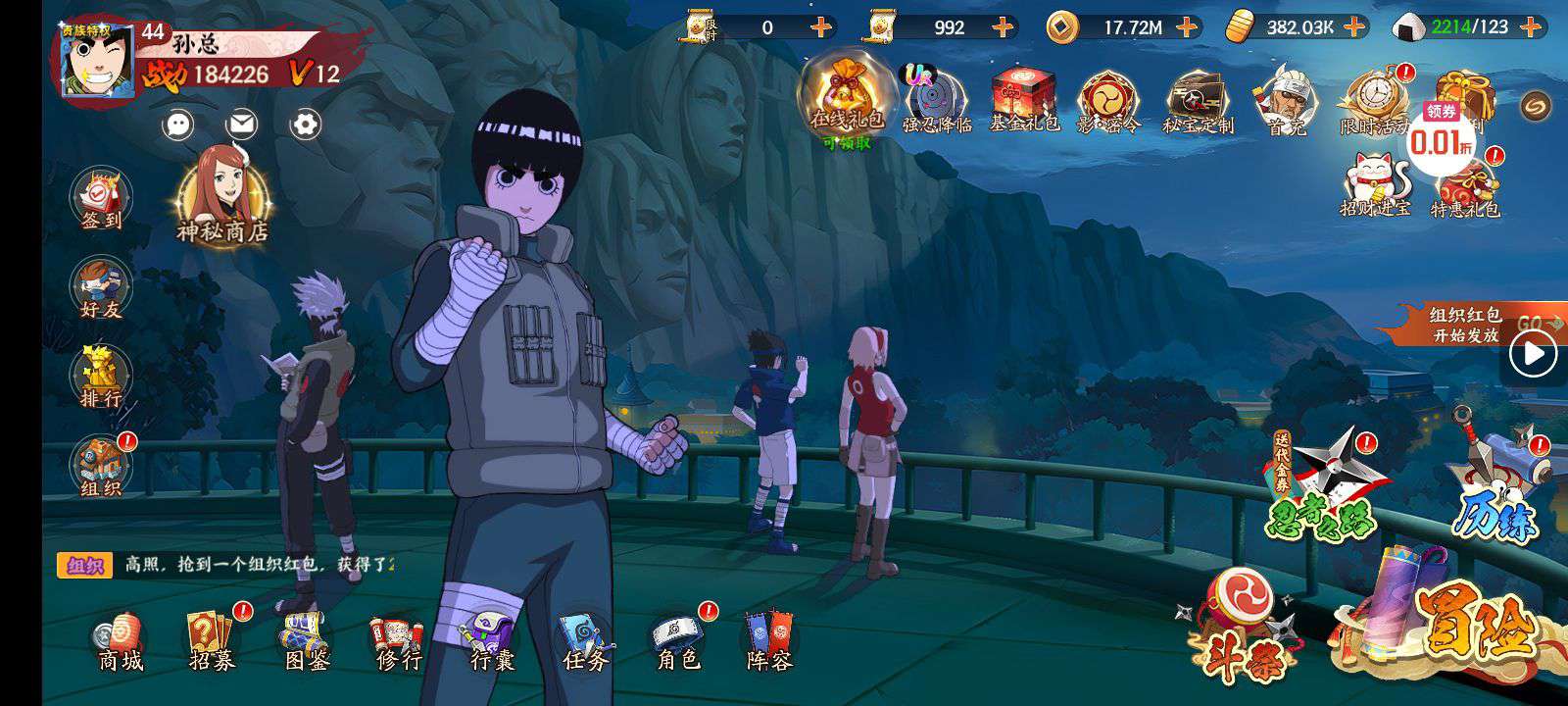The width and height of the screenshot is (1568, 706).
Task: Open the 好友 friends list
Action: [x=101, y=290]
